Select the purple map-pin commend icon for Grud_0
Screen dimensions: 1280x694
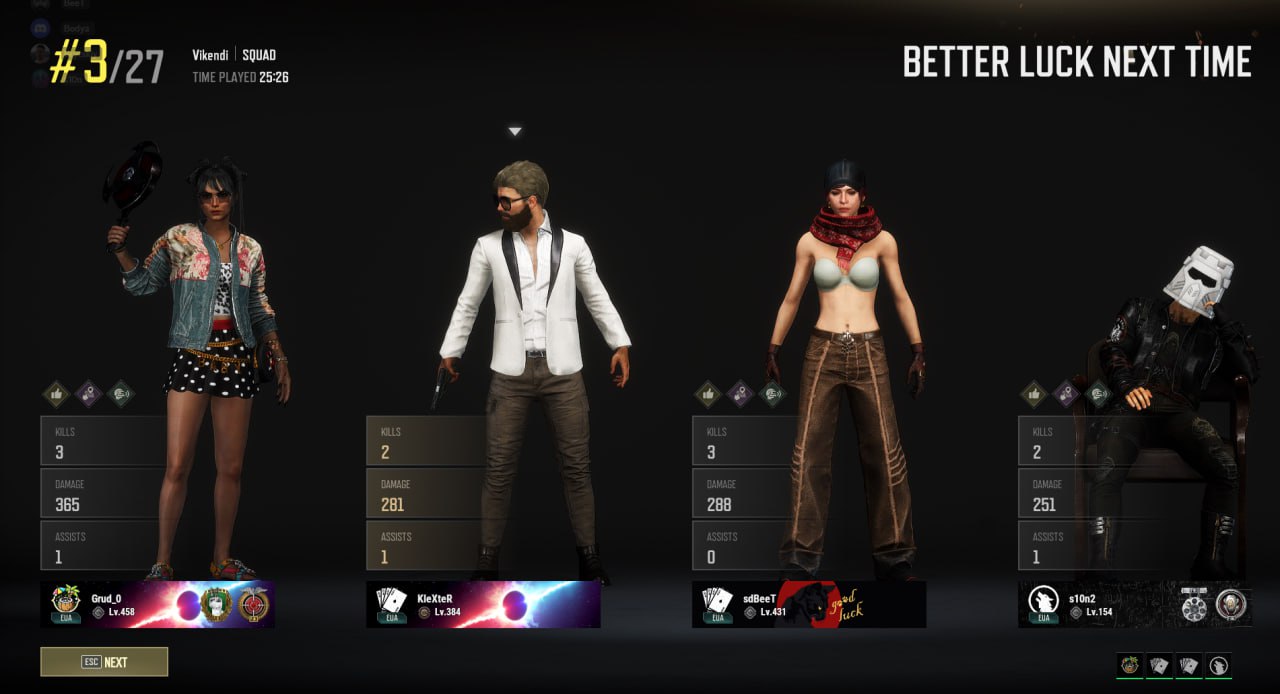pyautogui.click(x=88, y=394)
